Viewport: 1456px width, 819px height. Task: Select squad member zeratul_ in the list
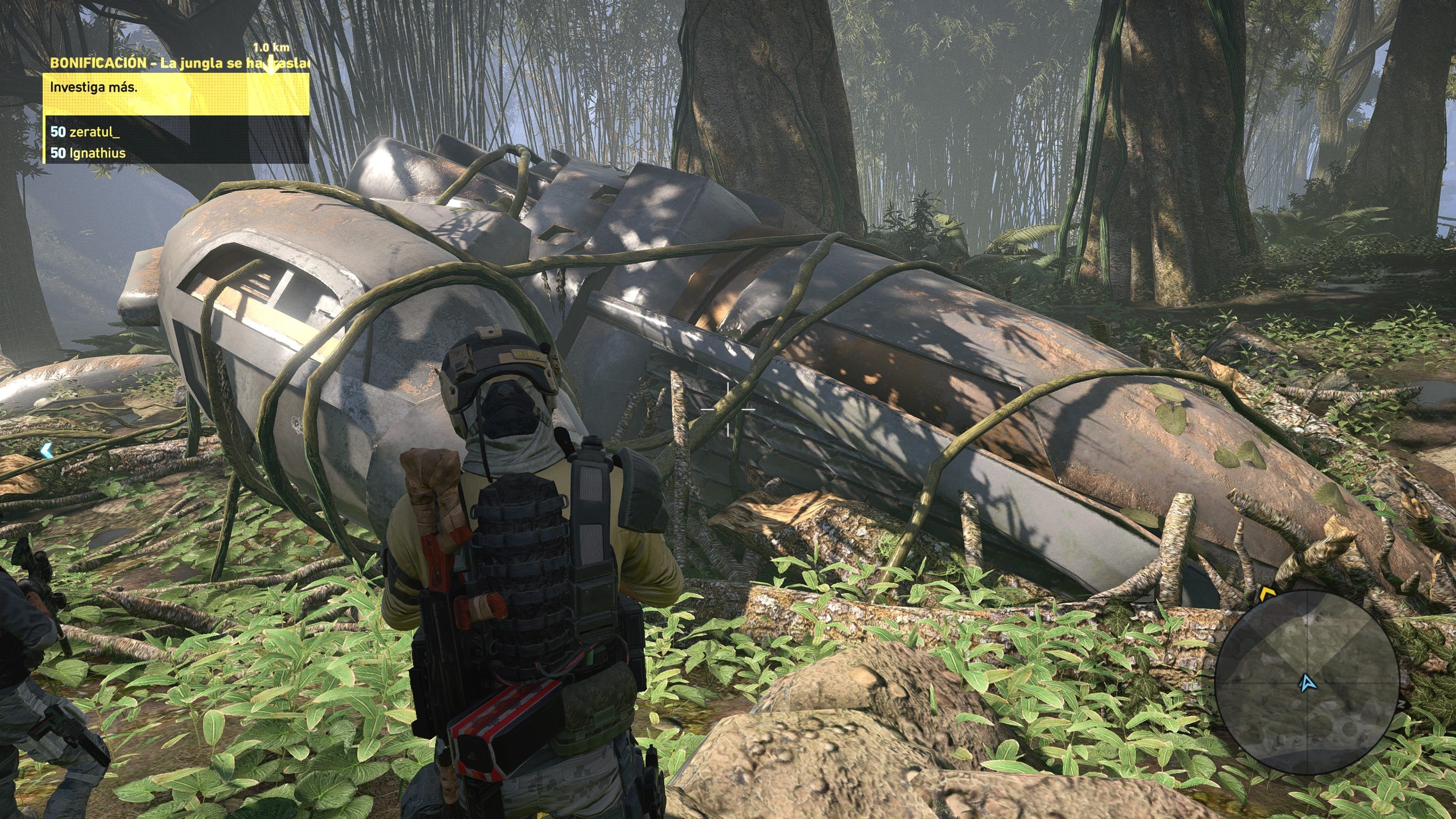click(85, 132)
